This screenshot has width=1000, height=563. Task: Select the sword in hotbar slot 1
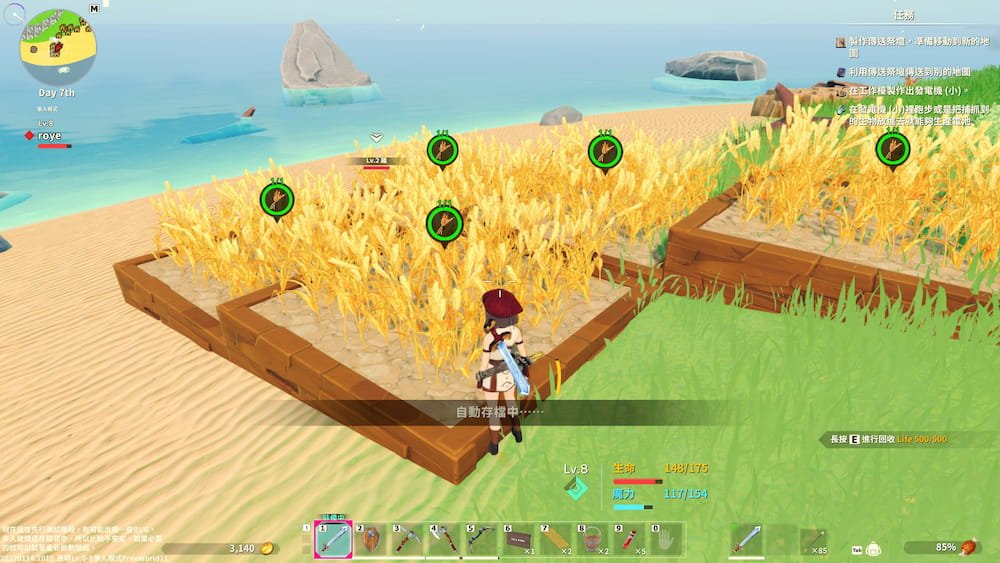[x=333, y=540]
